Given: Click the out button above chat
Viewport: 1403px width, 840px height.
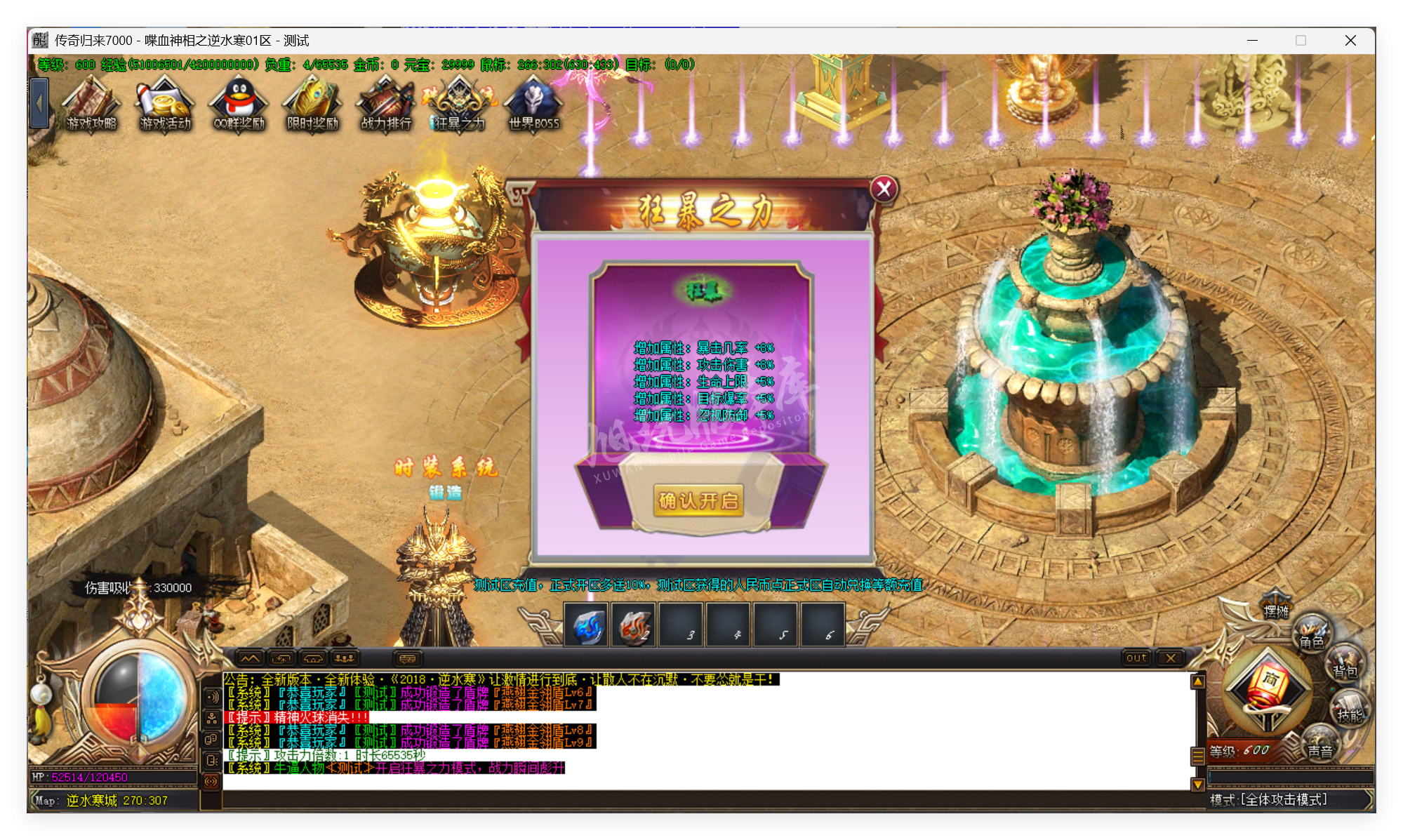Looking at the screenshot, I should point(1136,658).
